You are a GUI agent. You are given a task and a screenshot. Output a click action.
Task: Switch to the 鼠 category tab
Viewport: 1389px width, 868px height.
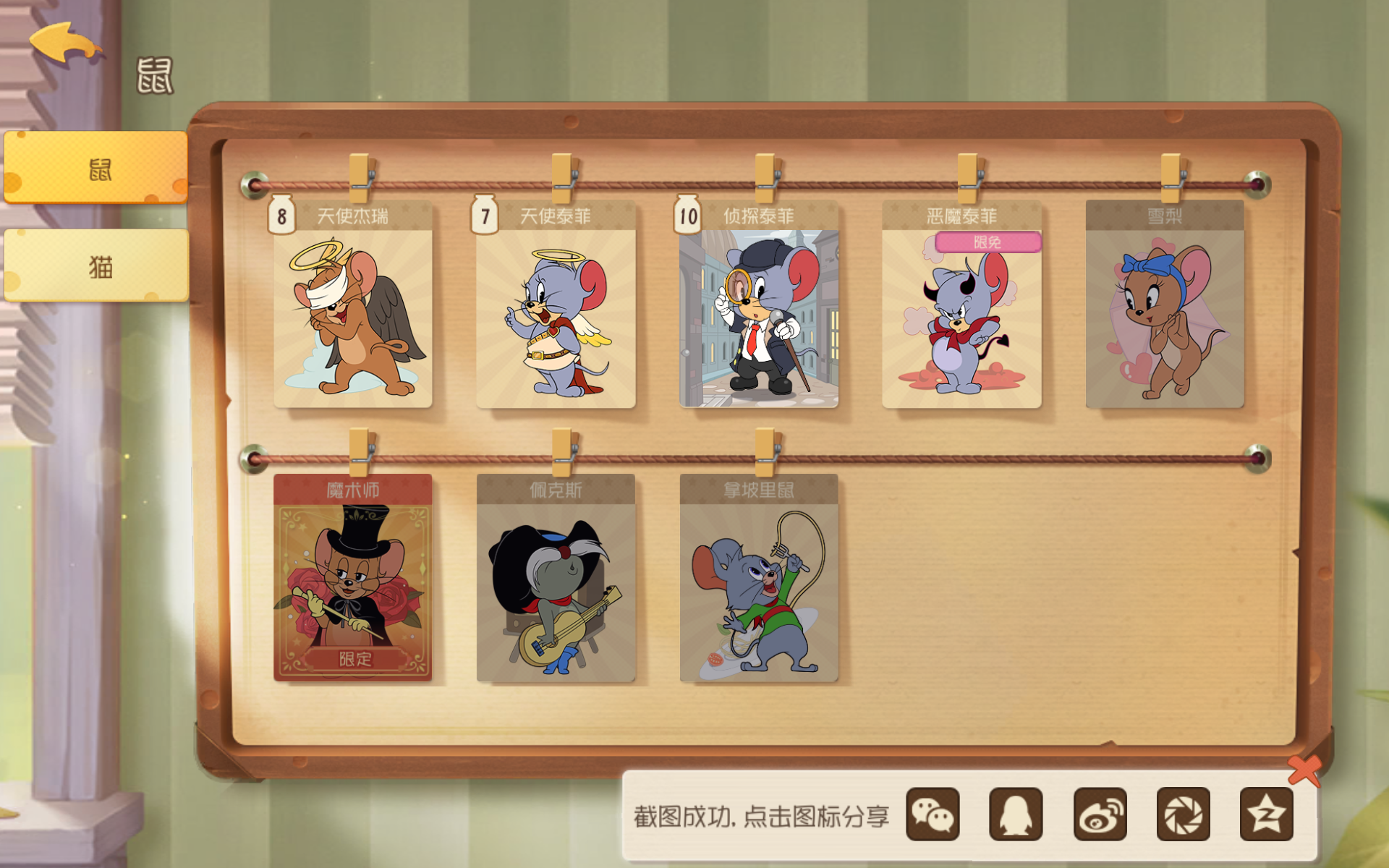(96, 168)
